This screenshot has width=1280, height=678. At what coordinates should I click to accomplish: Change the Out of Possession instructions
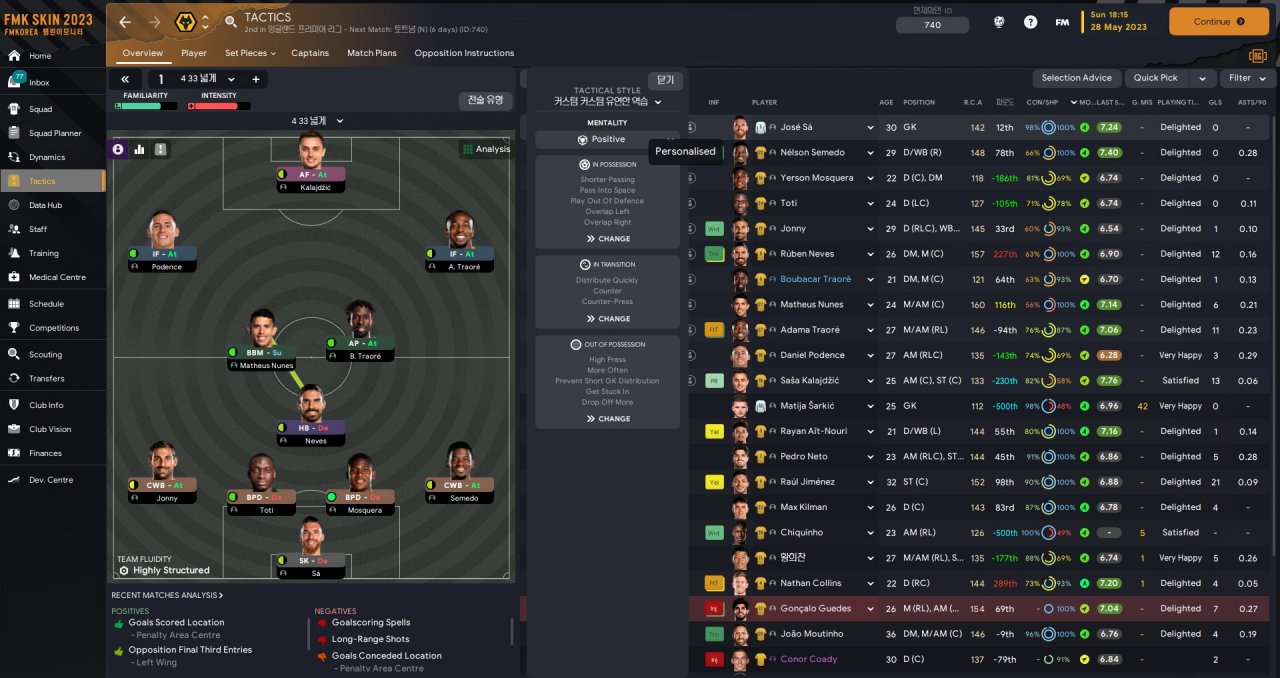(607, 419)
